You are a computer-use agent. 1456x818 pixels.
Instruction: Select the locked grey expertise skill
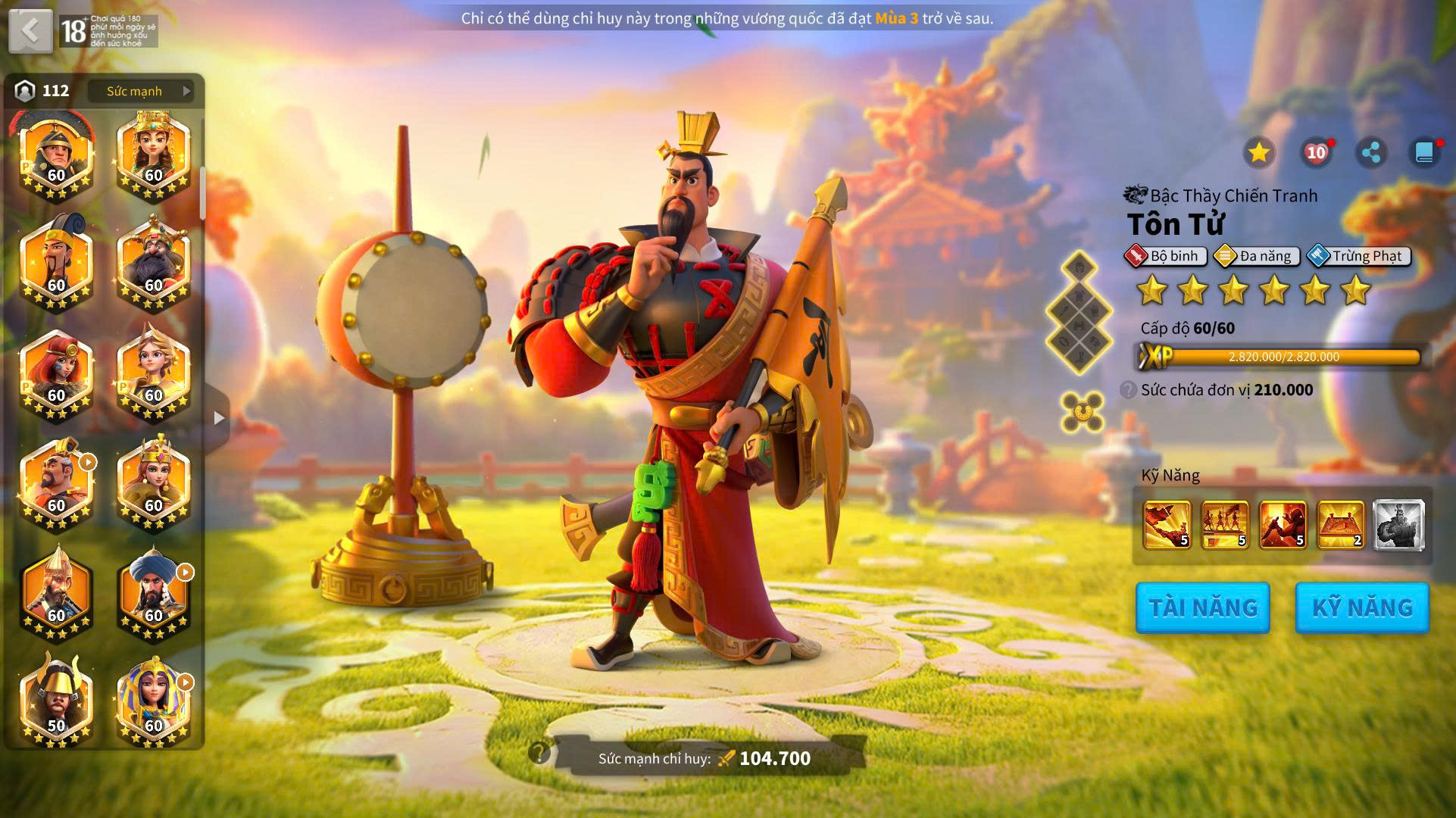coord(1398,524)
